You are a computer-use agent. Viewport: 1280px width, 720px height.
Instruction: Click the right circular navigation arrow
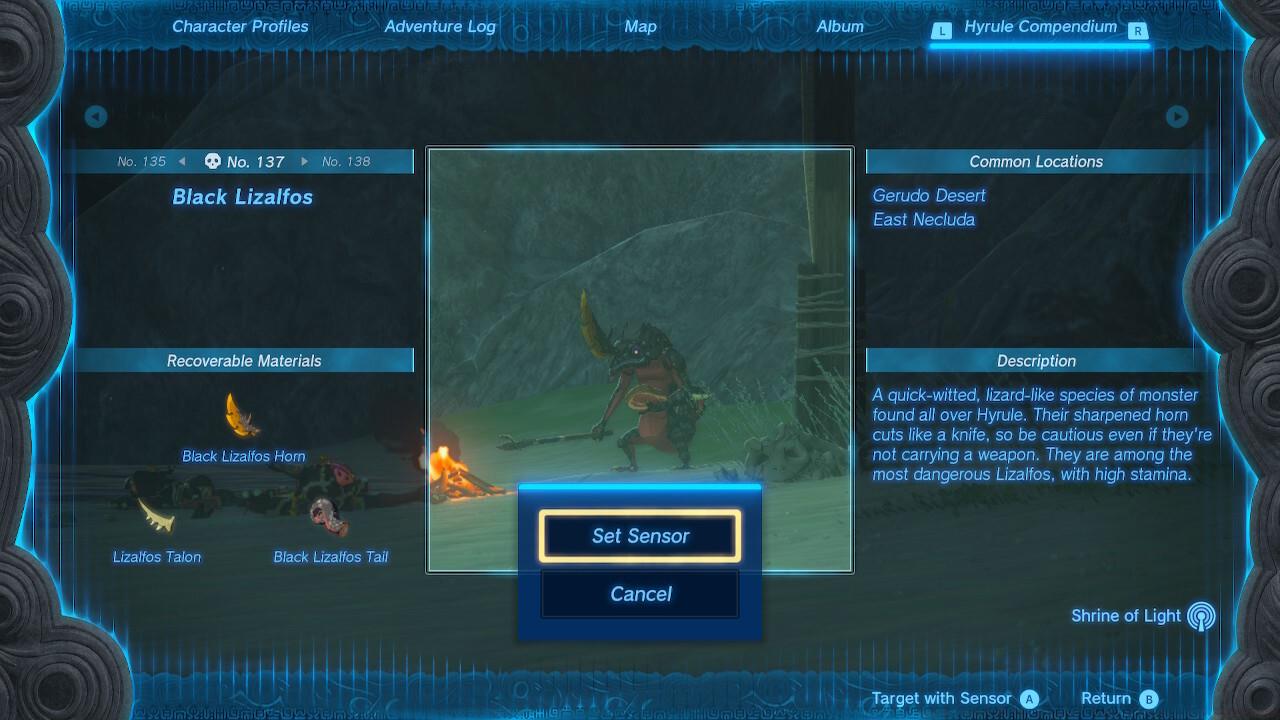[x=1178, y=116]
